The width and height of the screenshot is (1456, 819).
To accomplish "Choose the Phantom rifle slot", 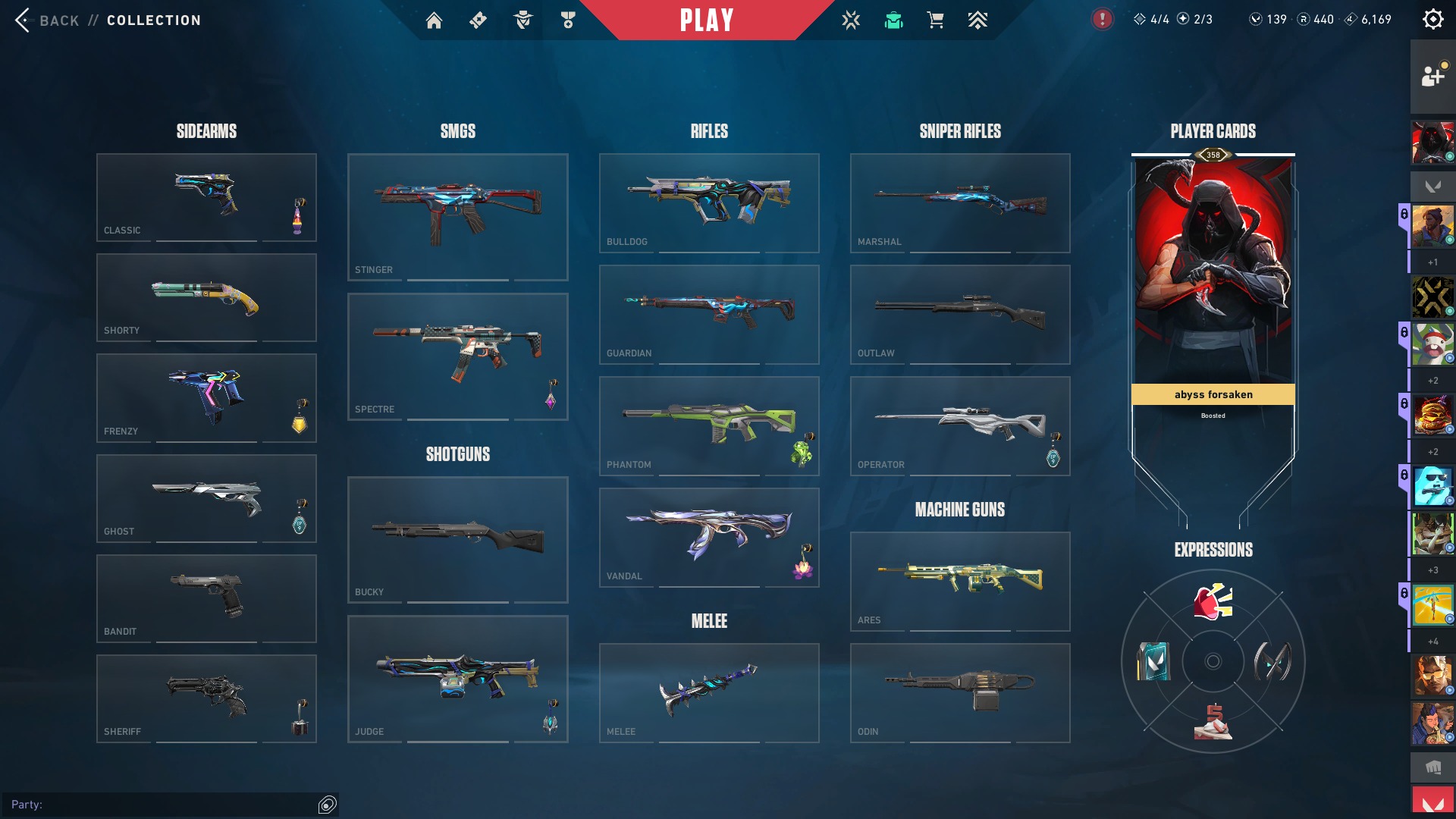I will click(709, 425).
